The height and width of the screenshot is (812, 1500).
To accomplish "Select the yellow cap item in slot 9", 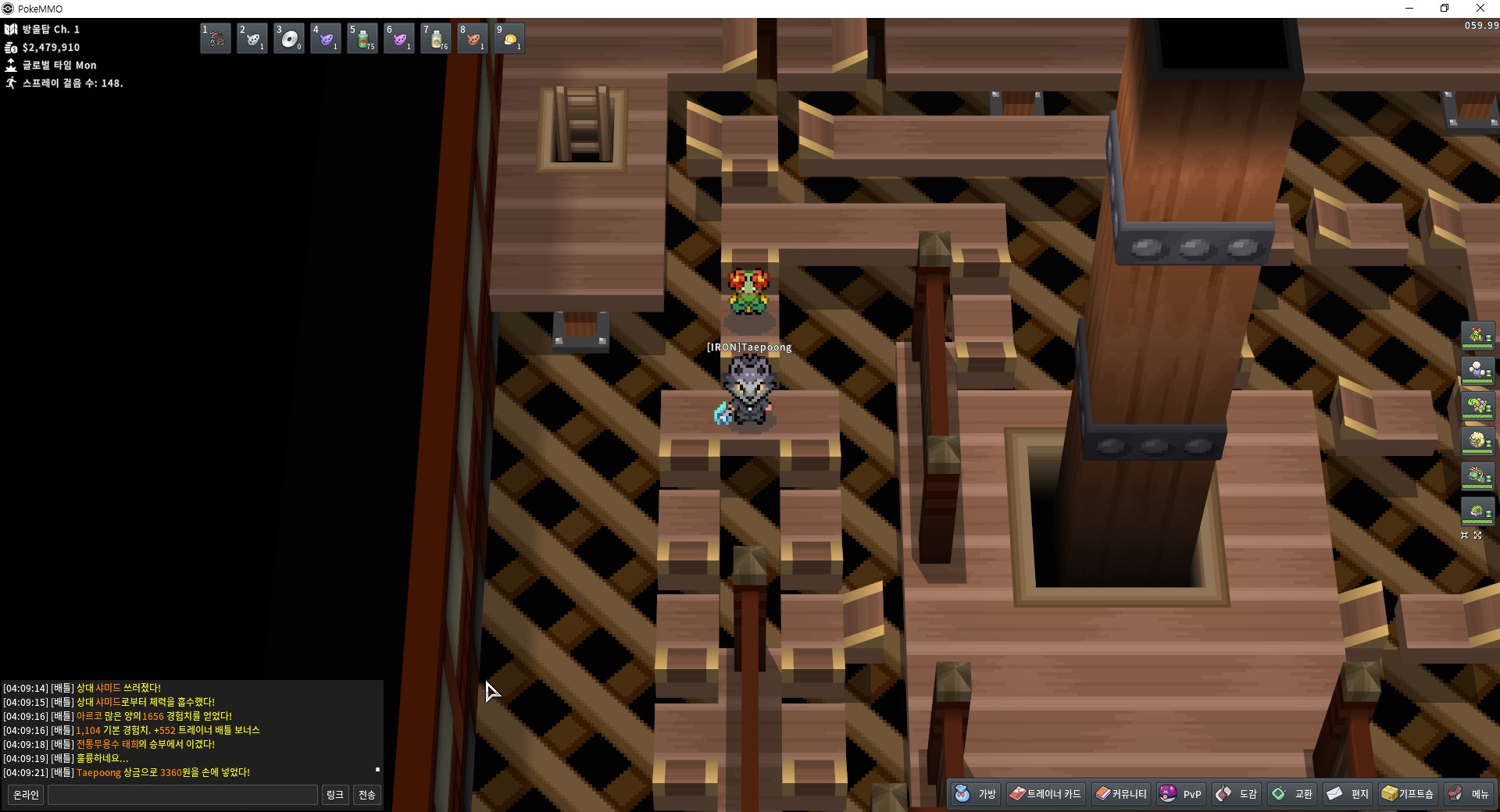I will pyautogui.click(x=509, y=38).
